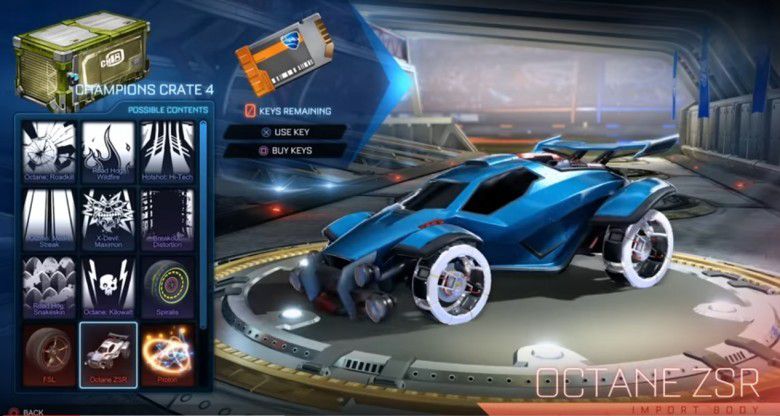Select the Octane ZSR body tile

pyautogui.click(x=108, y=352)
